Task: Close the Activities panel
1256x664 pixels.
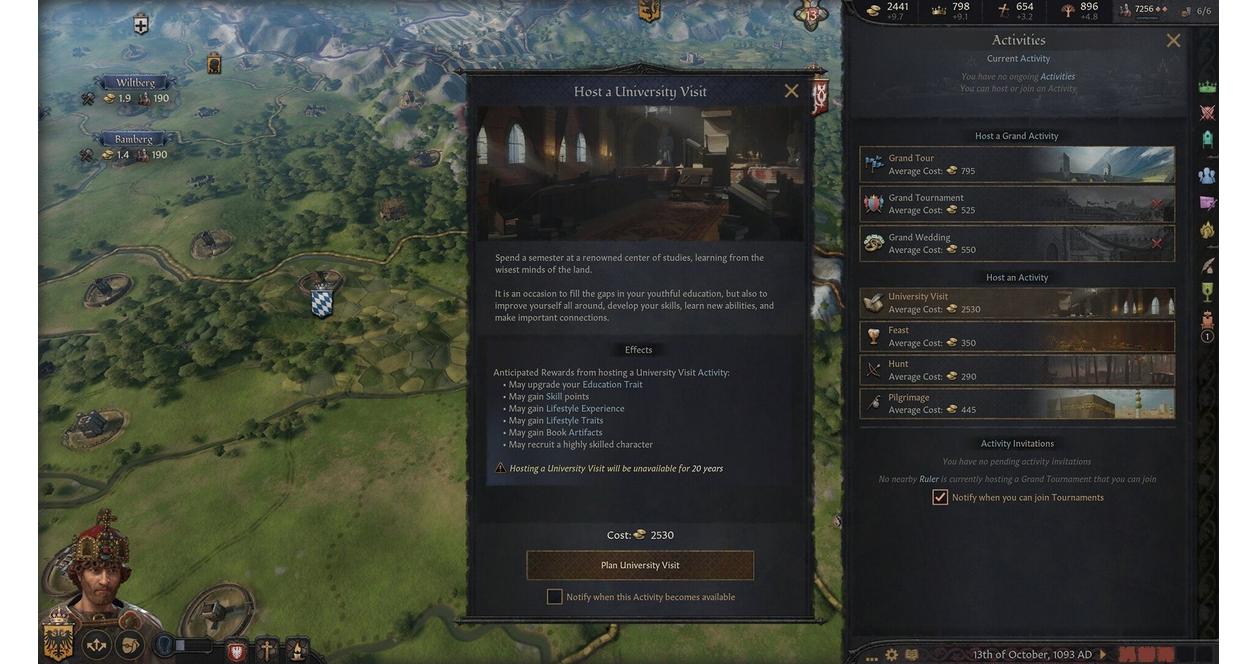Action: pos(1173,41)
